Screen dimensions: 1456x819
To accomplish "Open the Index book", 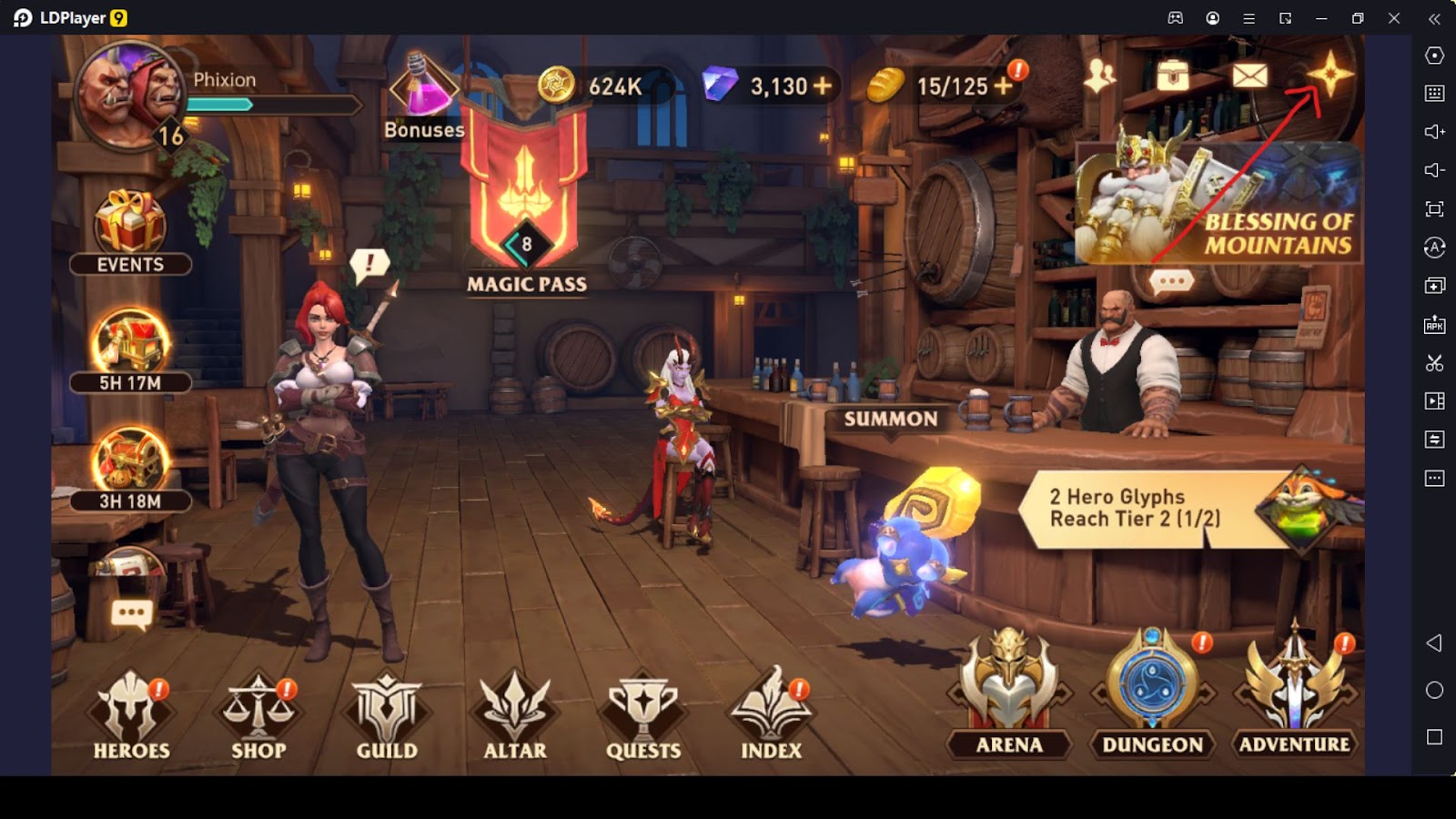I will [772, 716].
